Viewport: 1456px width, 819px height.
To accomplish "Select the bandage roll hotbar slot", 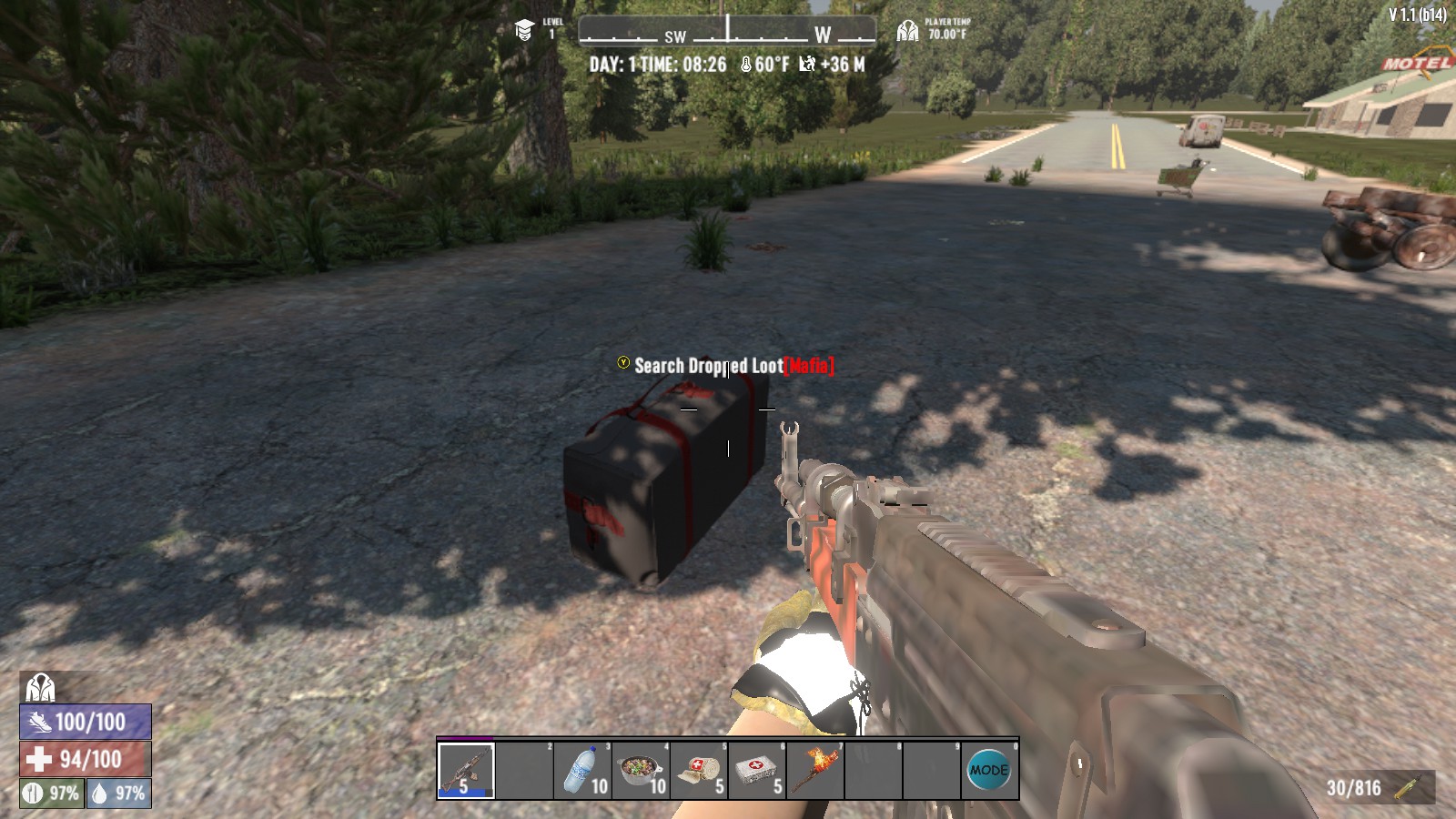I will pyautogui.click(x=699, y=771).
